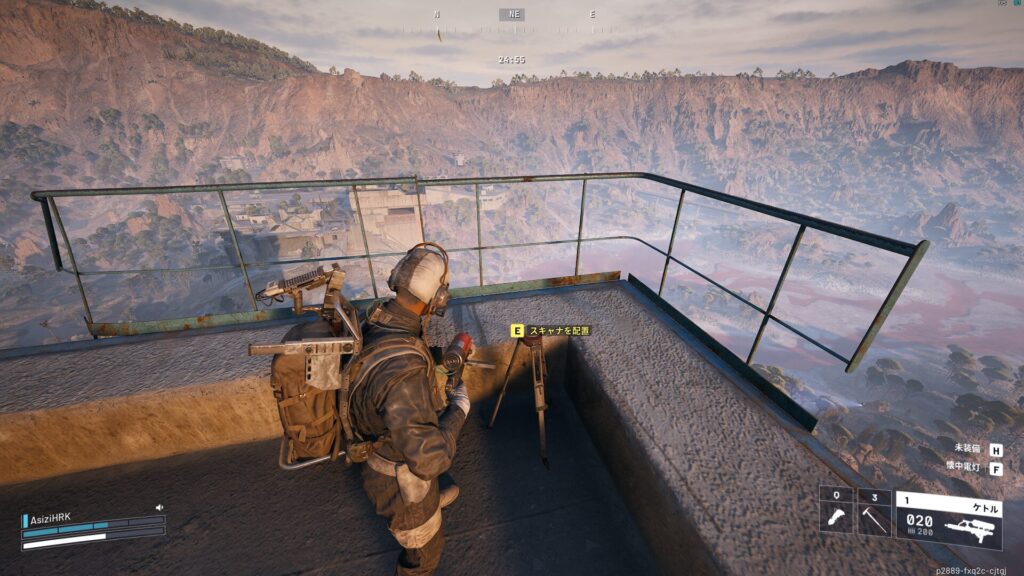Toggle the voice speaker icon
1024x576 pixels.
[159, 508]
